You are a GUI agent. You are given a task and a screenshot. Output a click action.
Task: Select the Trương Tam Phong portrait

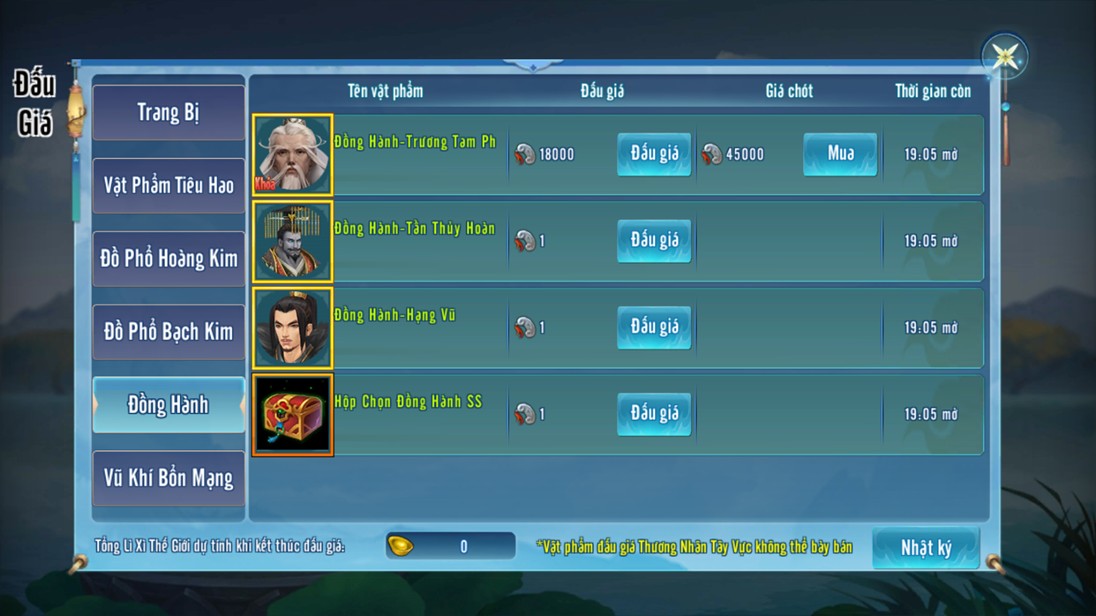[293, 154]
